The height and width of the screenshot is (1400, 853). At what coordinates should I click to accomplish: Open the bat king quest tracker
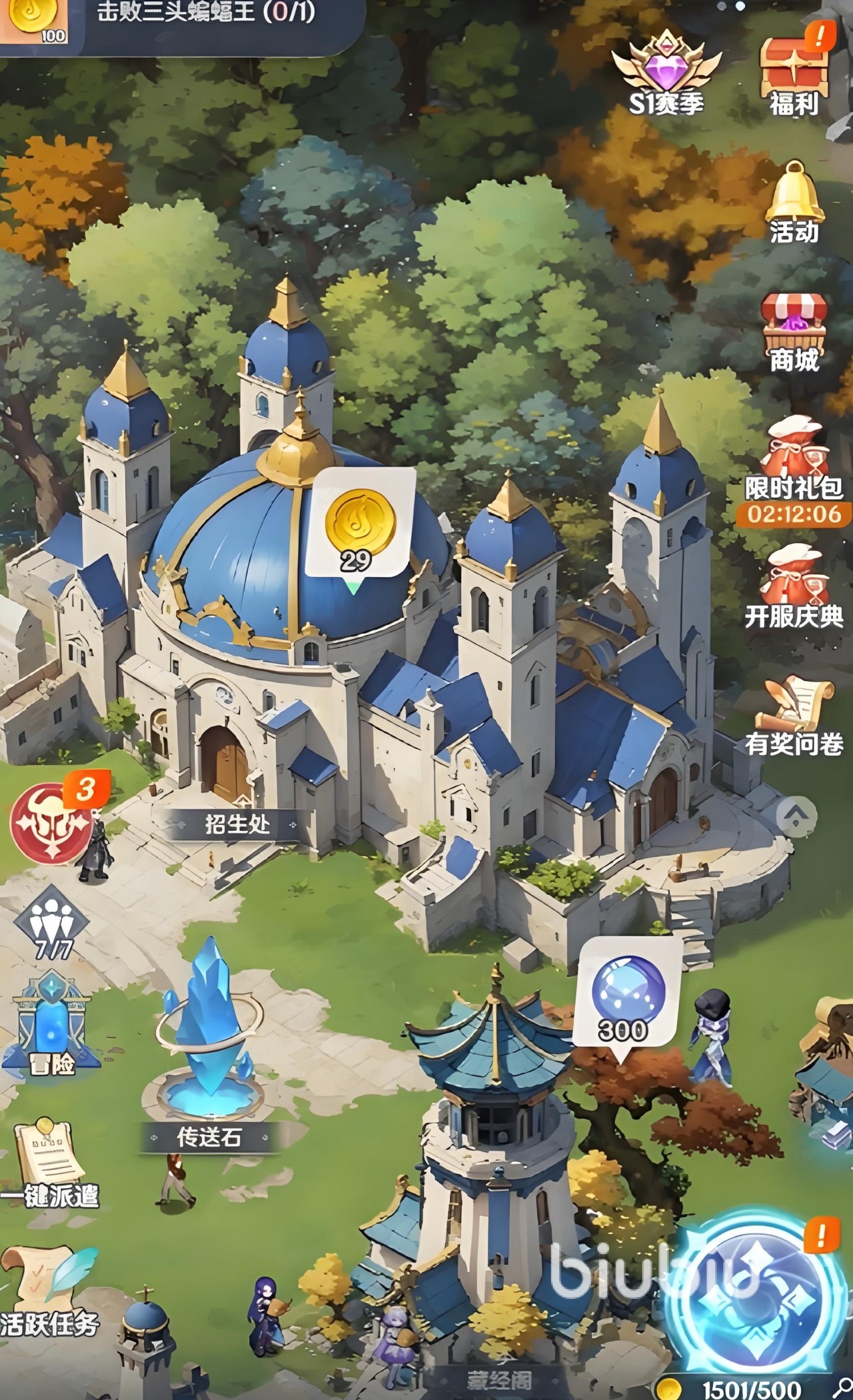[x=207, y=13]
